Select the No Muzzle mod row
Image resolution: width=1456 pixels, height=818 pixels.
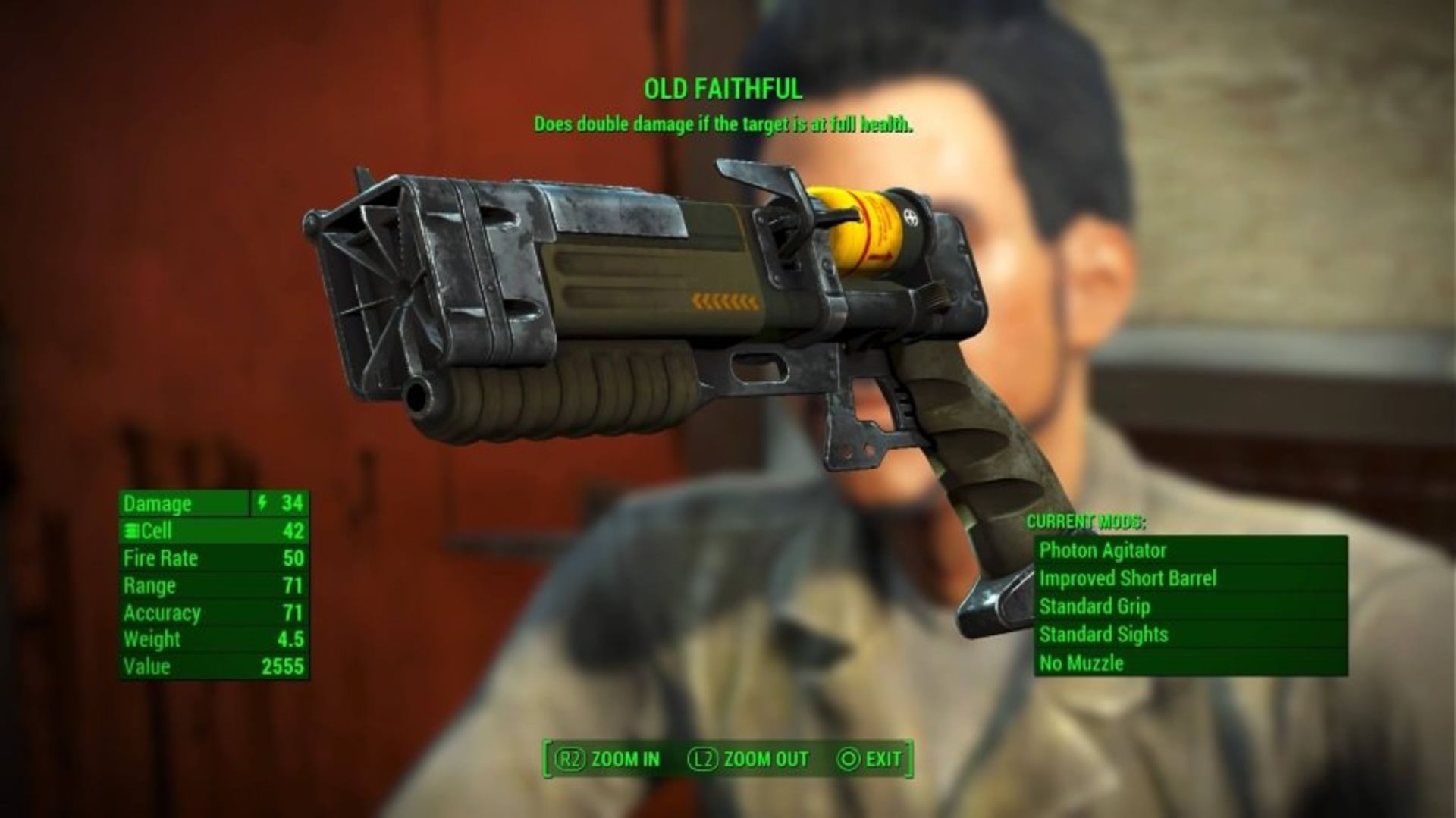[1189, 663]
